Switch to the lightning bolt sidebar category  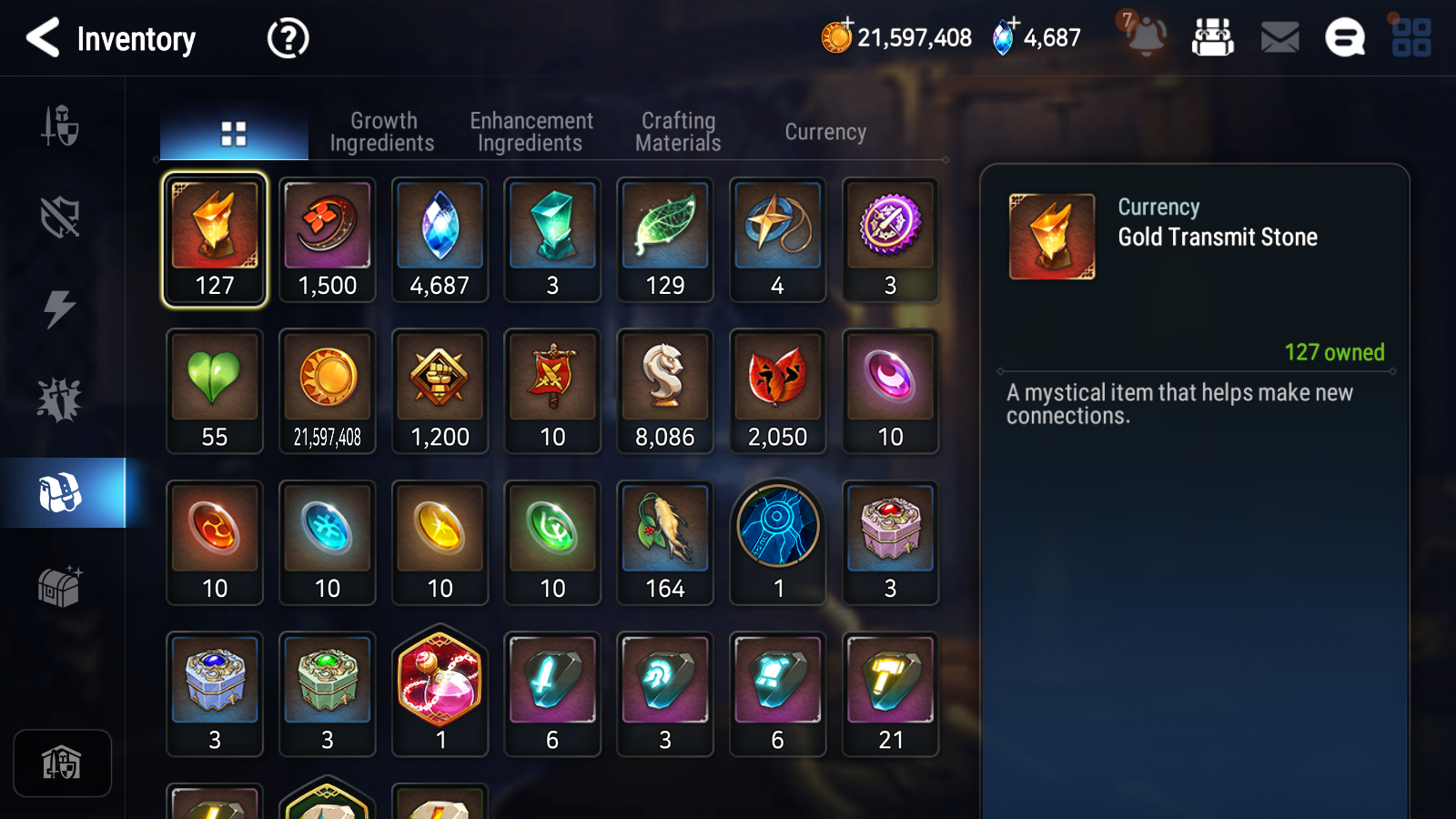[60, 308]
